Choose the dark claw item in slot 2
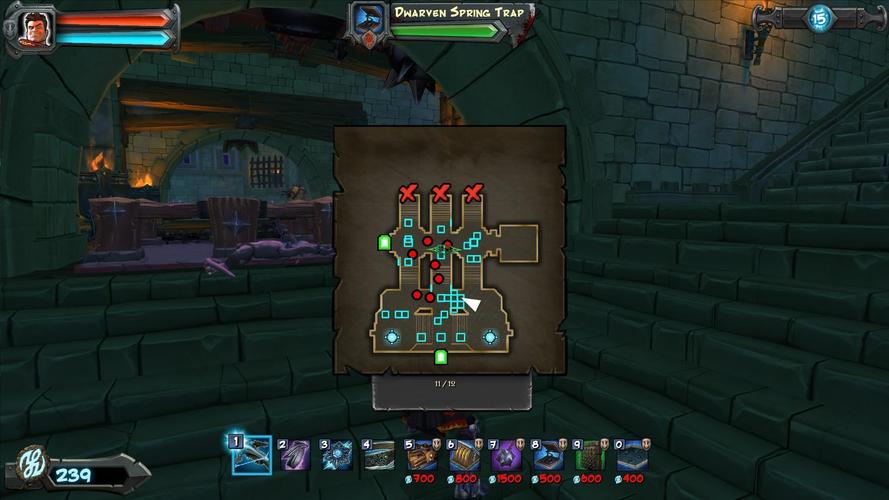The height and width of the screenshot is (500, 889). coord(295,455)
